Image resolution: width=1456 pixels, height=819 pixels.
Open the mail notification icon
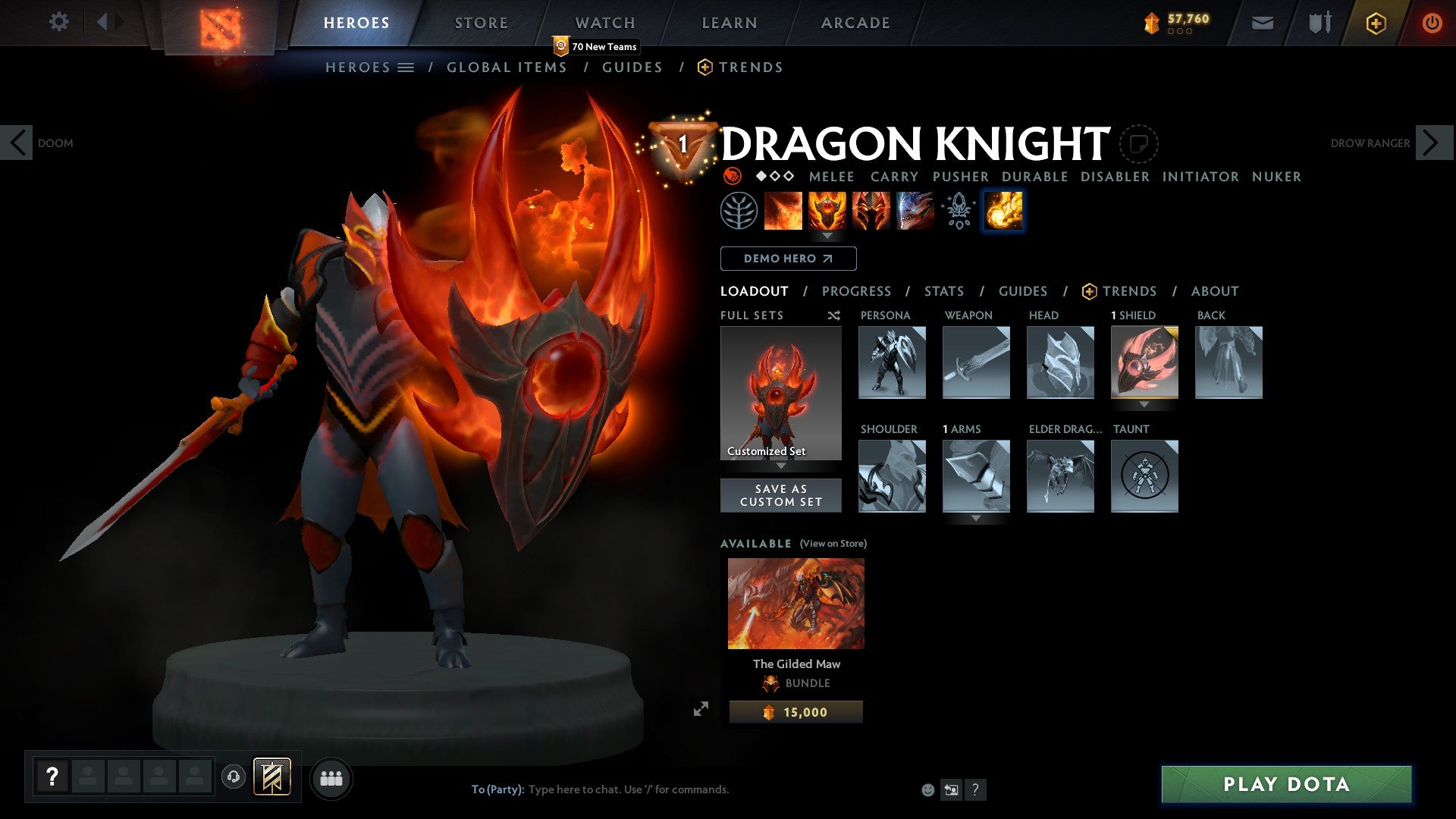[1263, 22]
